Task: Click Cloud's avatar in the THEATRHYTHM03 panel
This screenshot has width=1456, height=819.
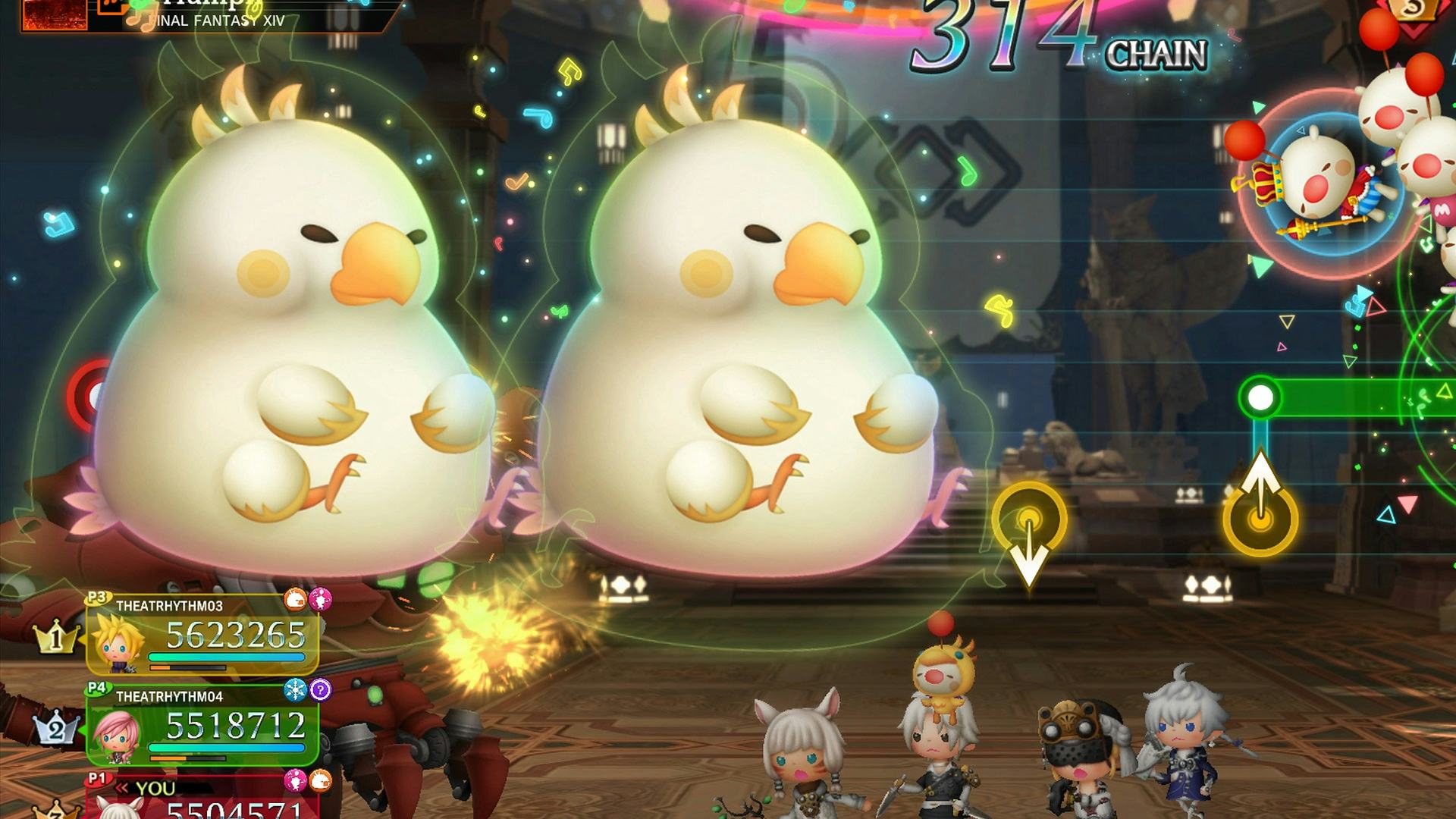Action: (118, 643)
